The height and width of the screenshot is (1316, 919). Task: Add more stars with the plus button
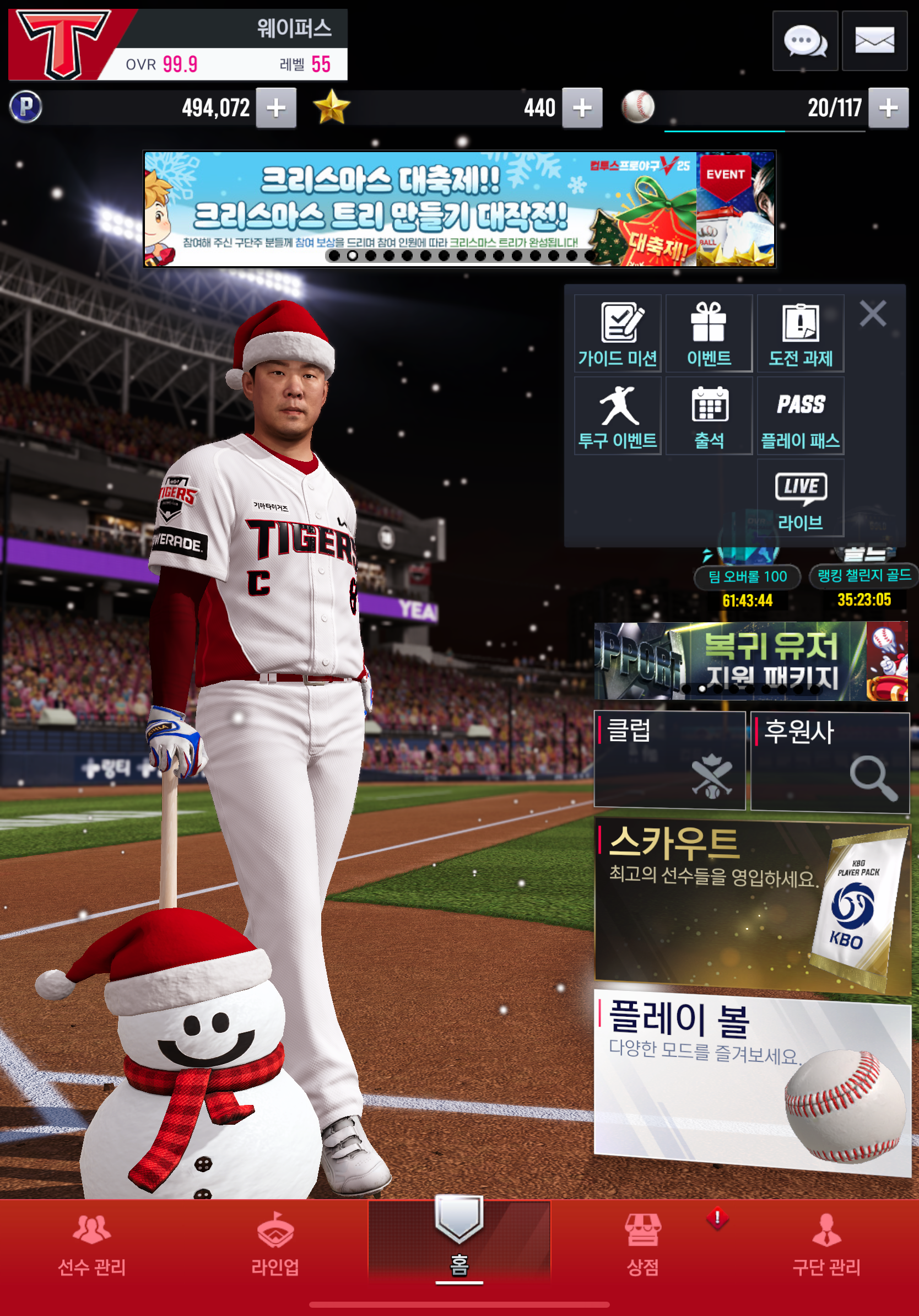pyautogui.click(x=582, y=108)
